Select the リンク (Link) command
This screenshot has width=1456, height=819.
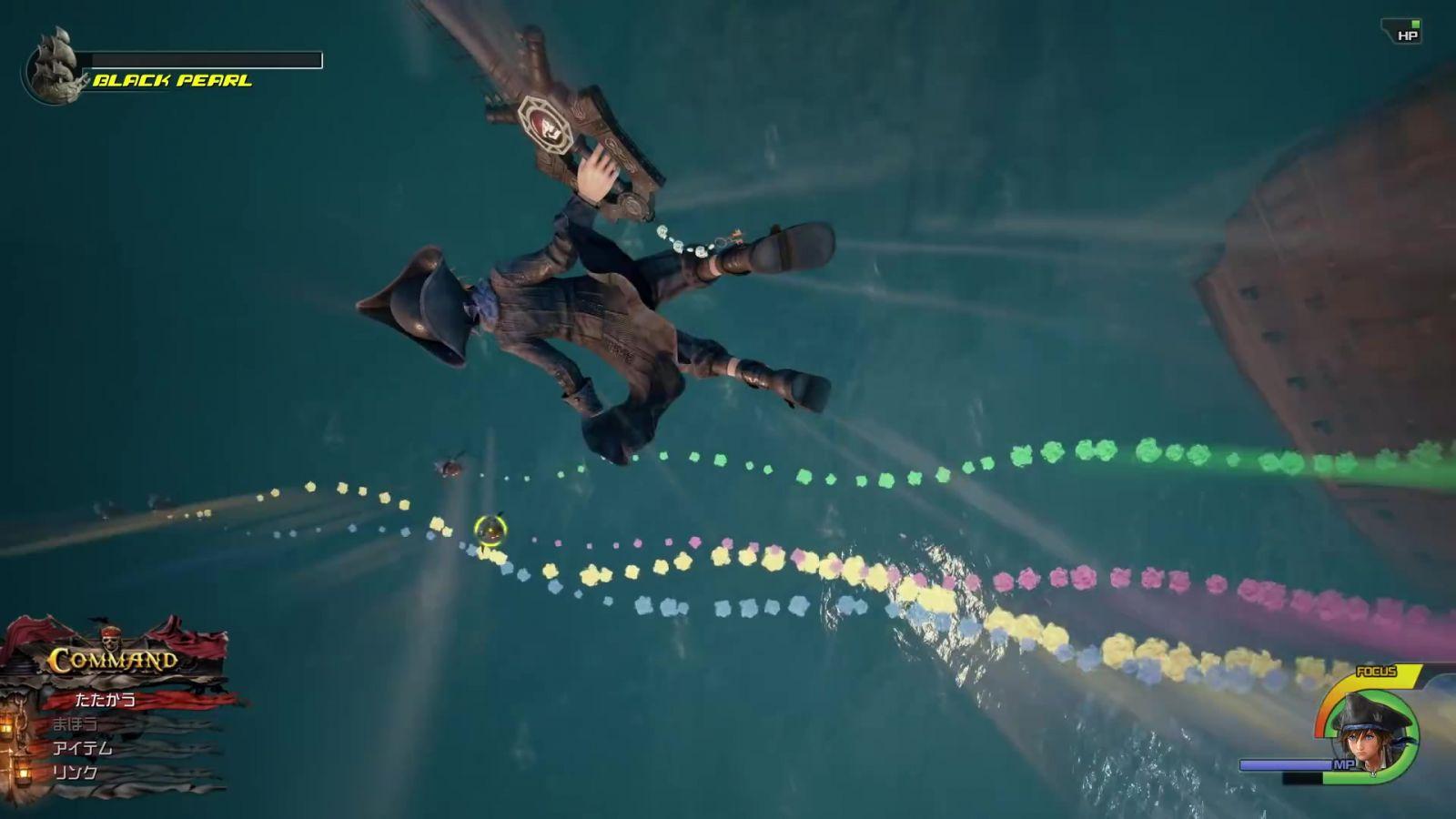coord(75,773)
